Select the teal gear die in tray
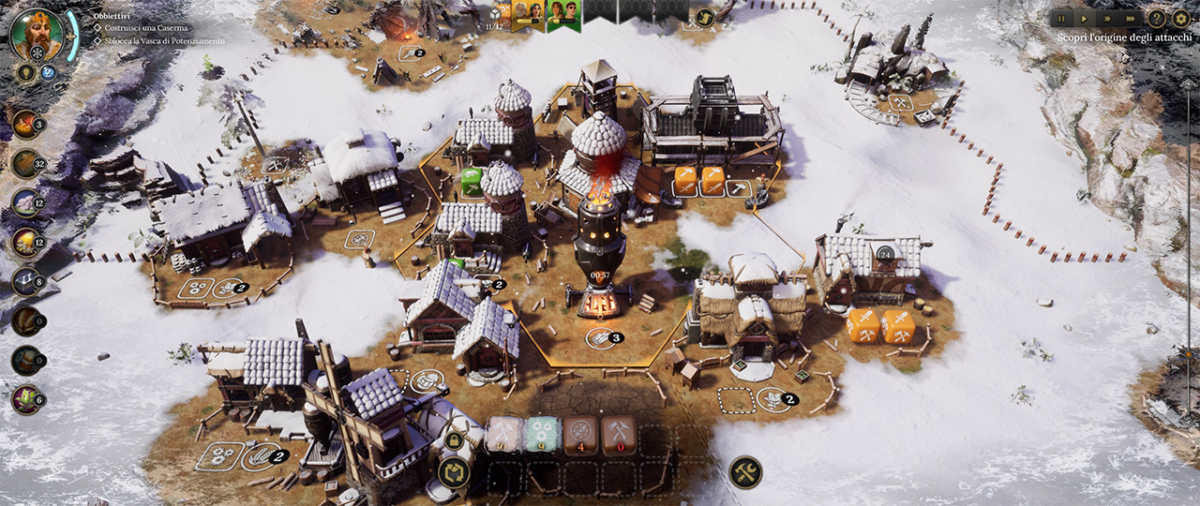1200x506 pixels. click(542, 436)
